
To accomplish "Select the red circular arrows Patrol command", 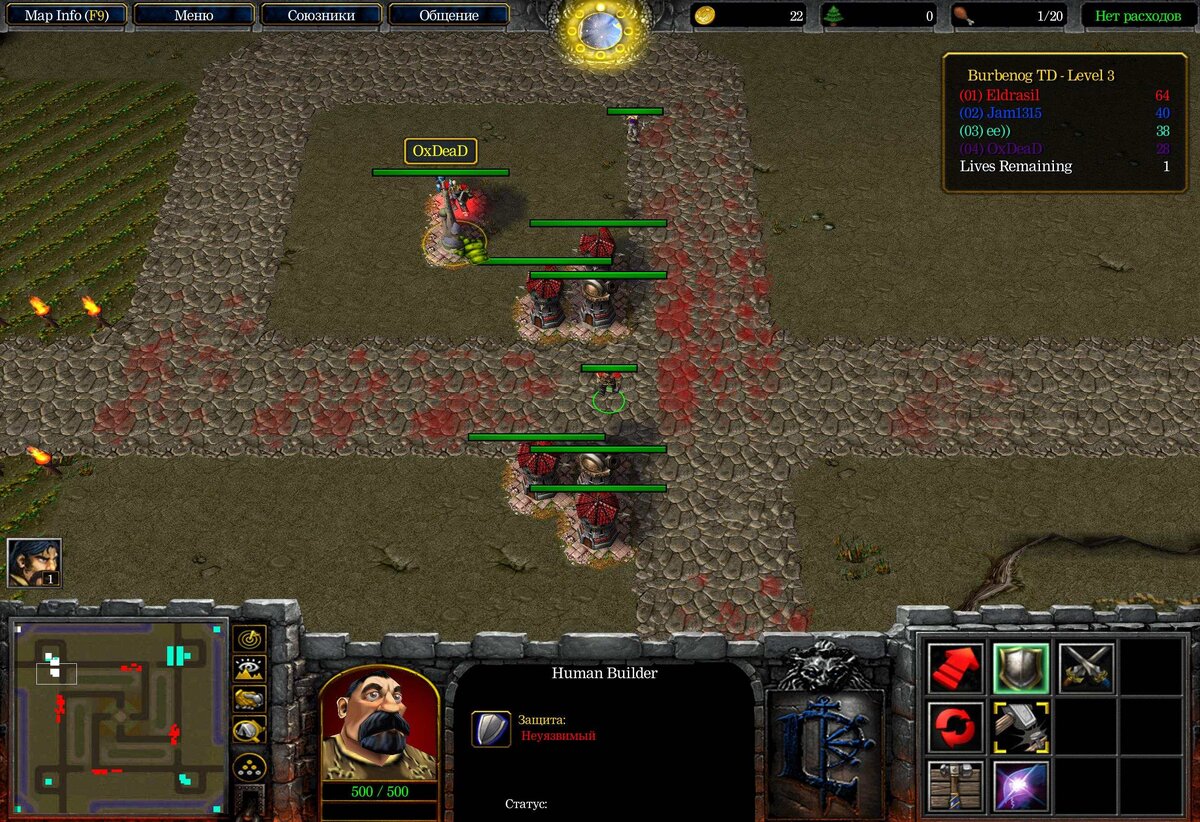I will 955,727.
